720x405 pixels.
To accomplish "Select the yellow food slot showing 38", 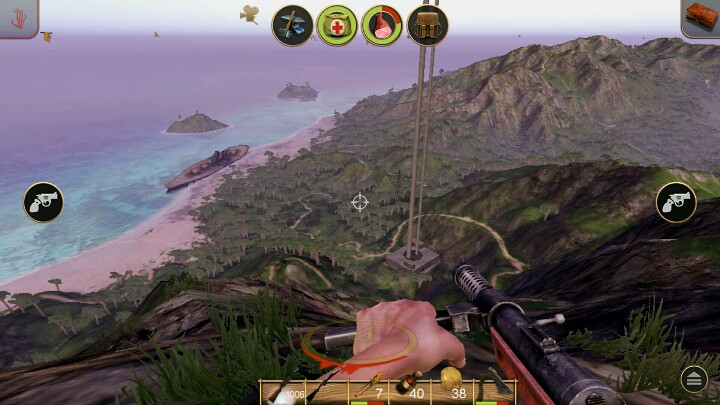I will point(453,392).
